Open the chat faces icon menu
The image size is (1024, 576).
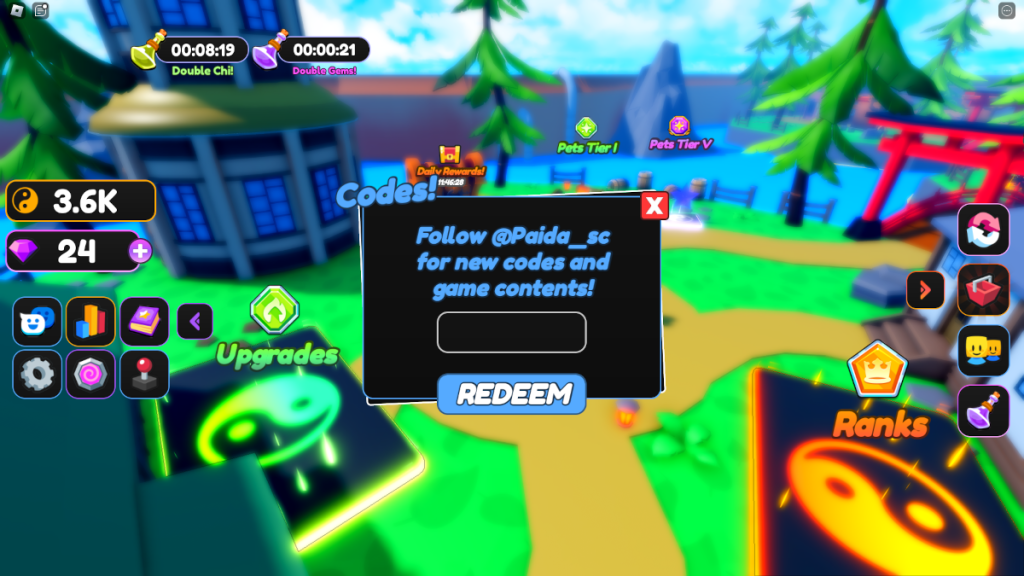pos(37,322)
